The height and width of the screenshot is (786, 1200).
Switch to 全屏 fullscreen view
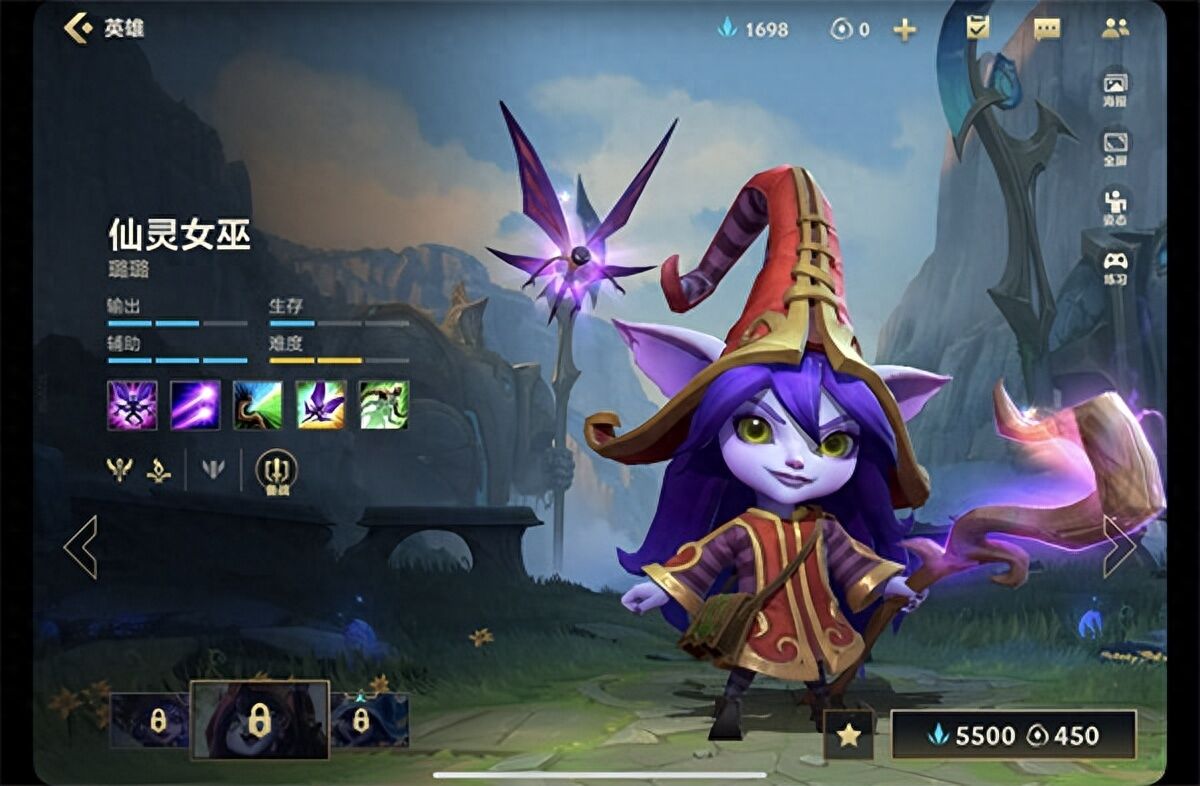tap(1115, 147)
